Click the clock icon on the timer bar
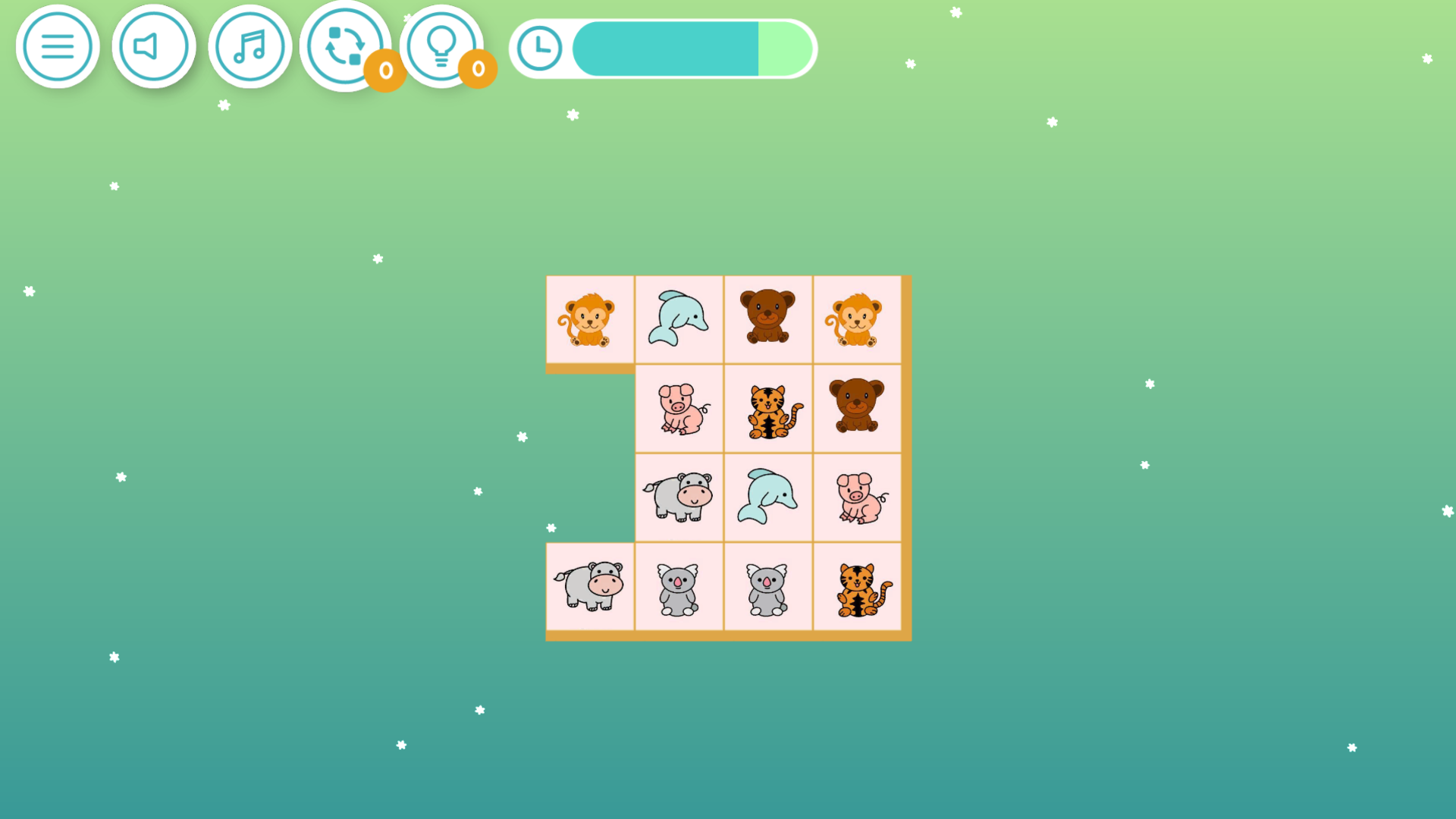 (x=539, y=48)
